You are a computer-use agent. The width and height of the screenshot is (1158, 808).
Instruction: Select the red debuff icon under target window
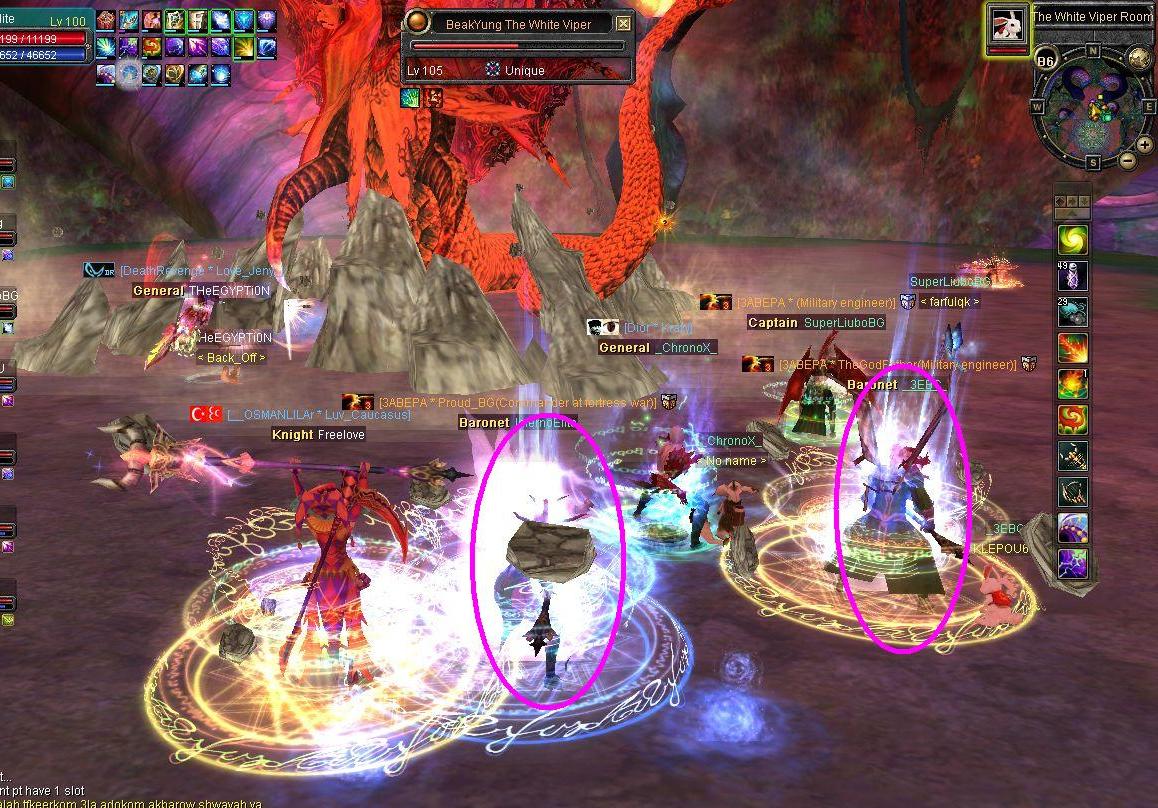[433, 97]
